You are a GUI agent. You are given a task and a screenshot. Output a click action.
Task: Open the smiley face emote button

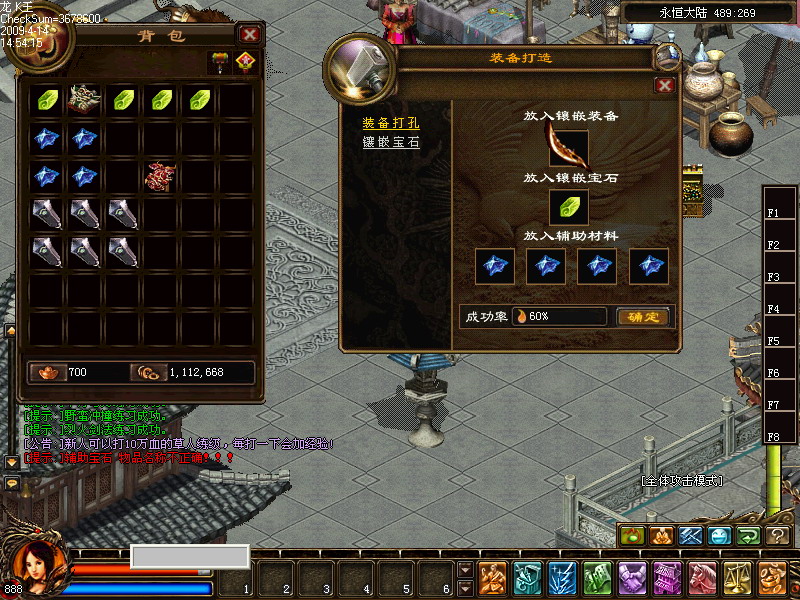[721, 536]
